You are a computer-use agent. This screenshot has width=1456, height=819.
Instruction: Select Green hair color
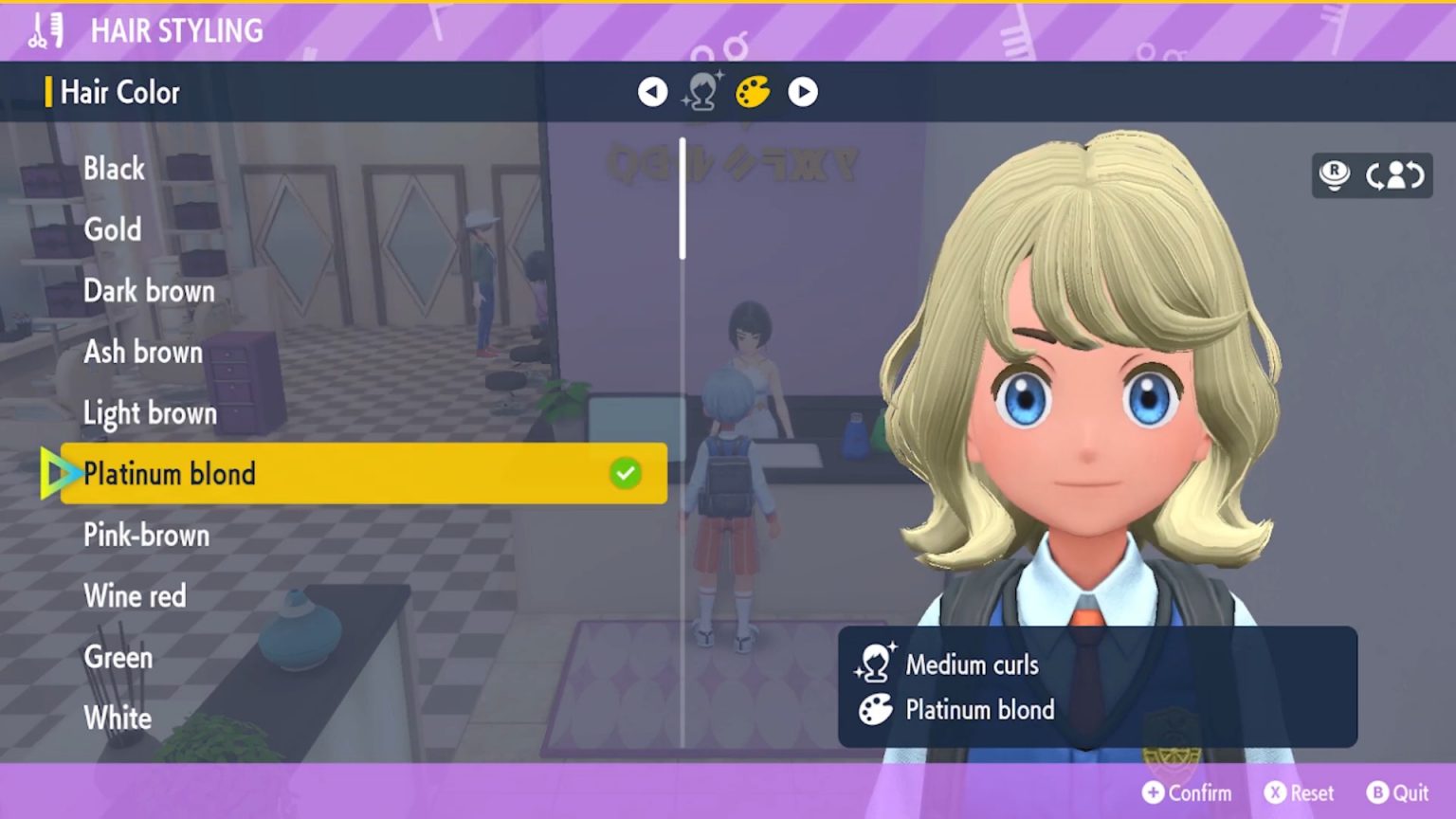pos(118,657)
